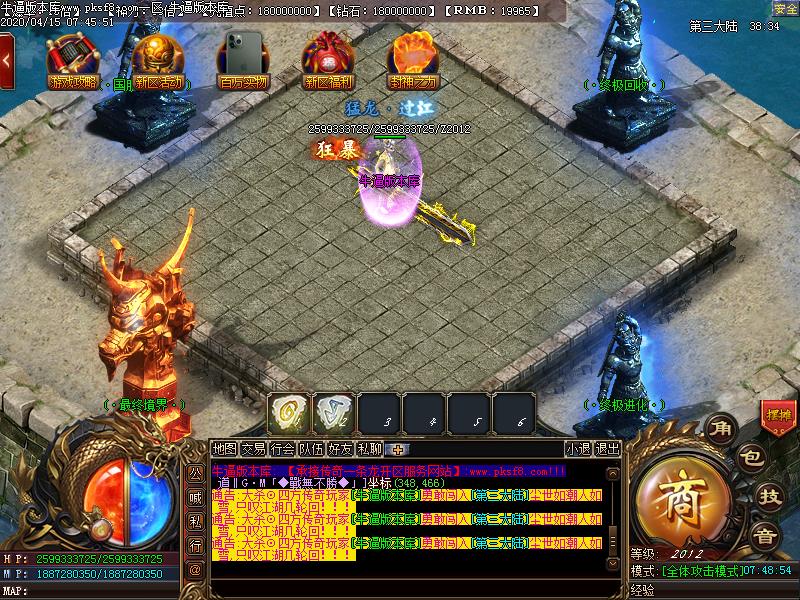
Task: Open the 包 bag inventory button
Action: click(x=750, y=459)
